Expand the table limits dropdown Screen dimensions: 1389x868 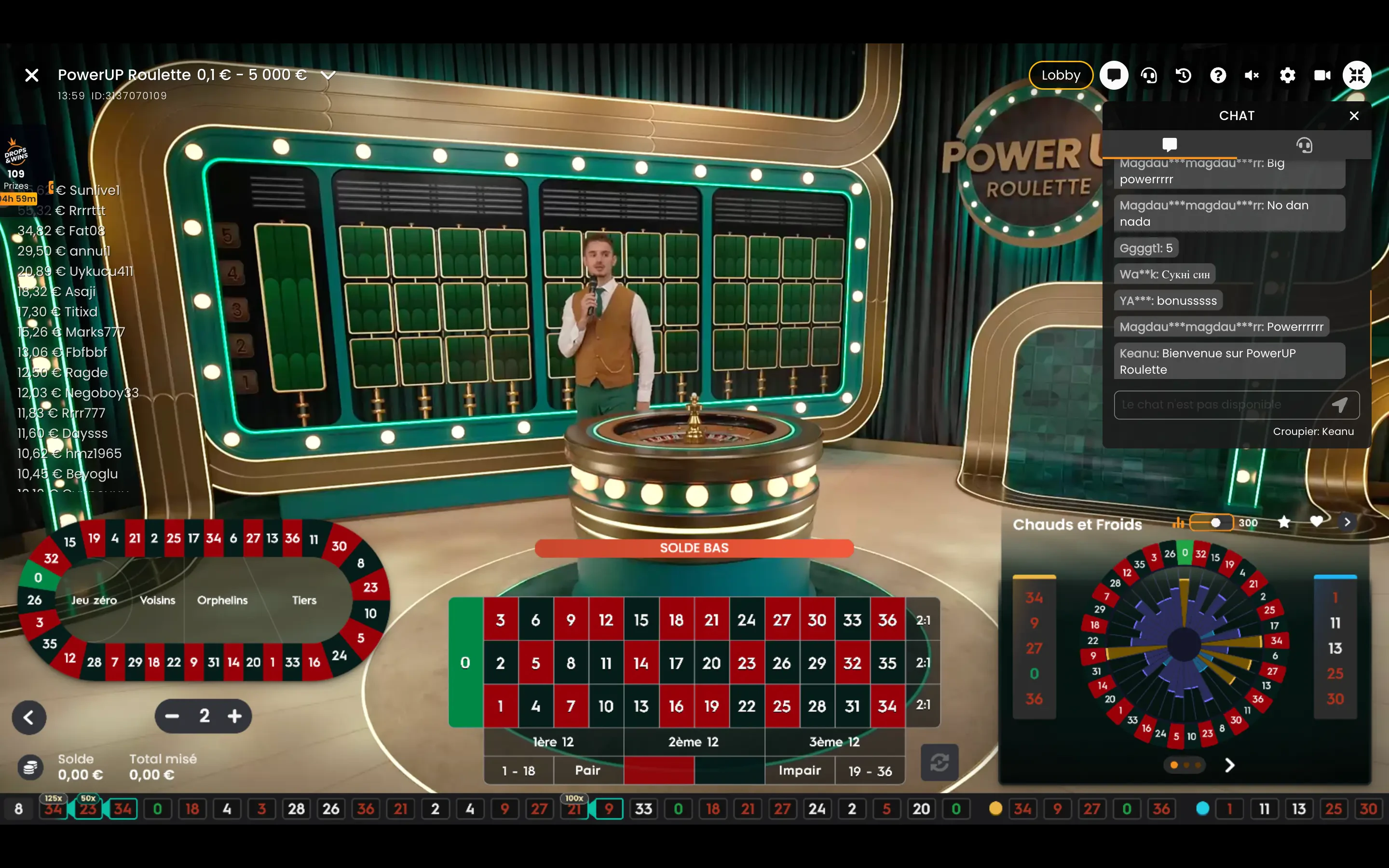(x=328, y=75)
